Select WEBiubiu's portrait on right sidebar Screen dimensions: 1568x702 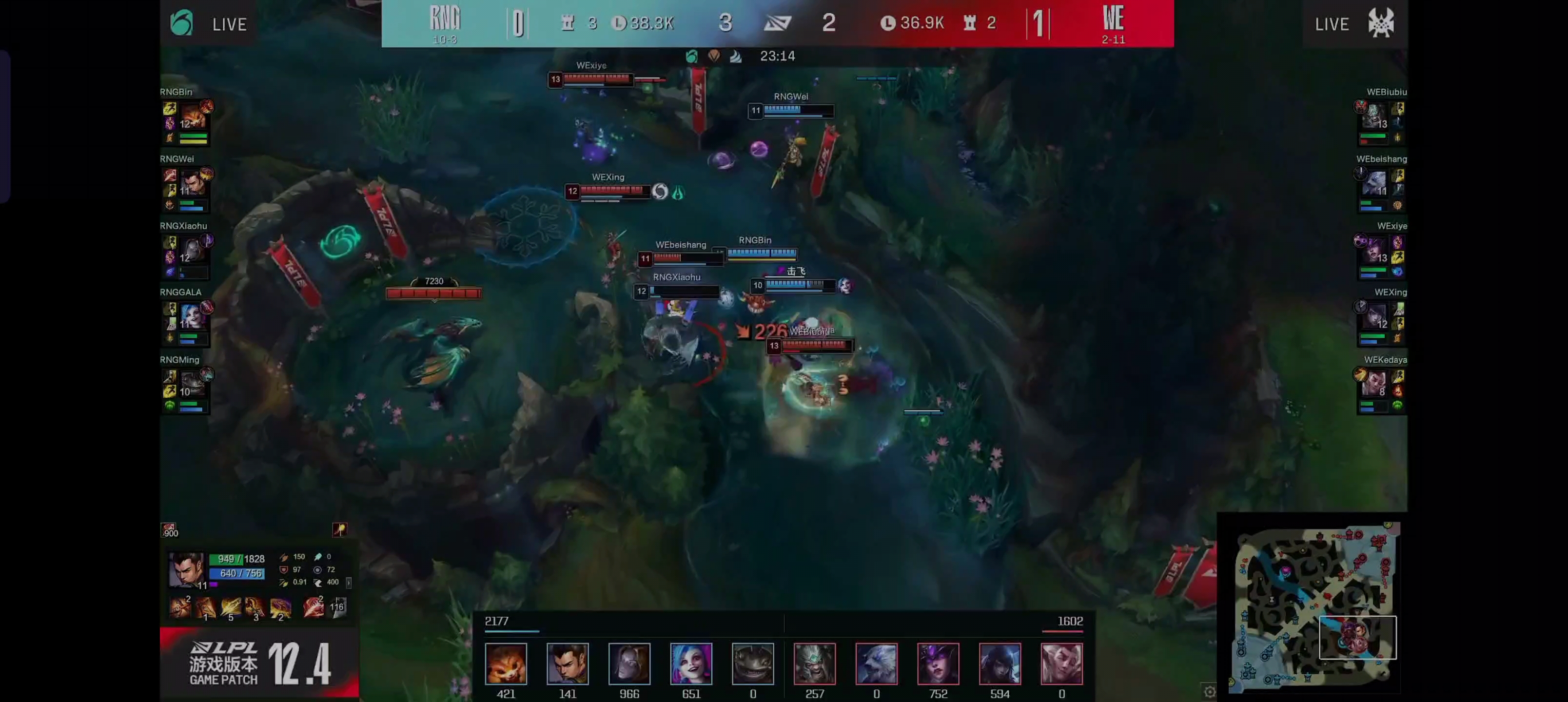tap(1374, 116)
